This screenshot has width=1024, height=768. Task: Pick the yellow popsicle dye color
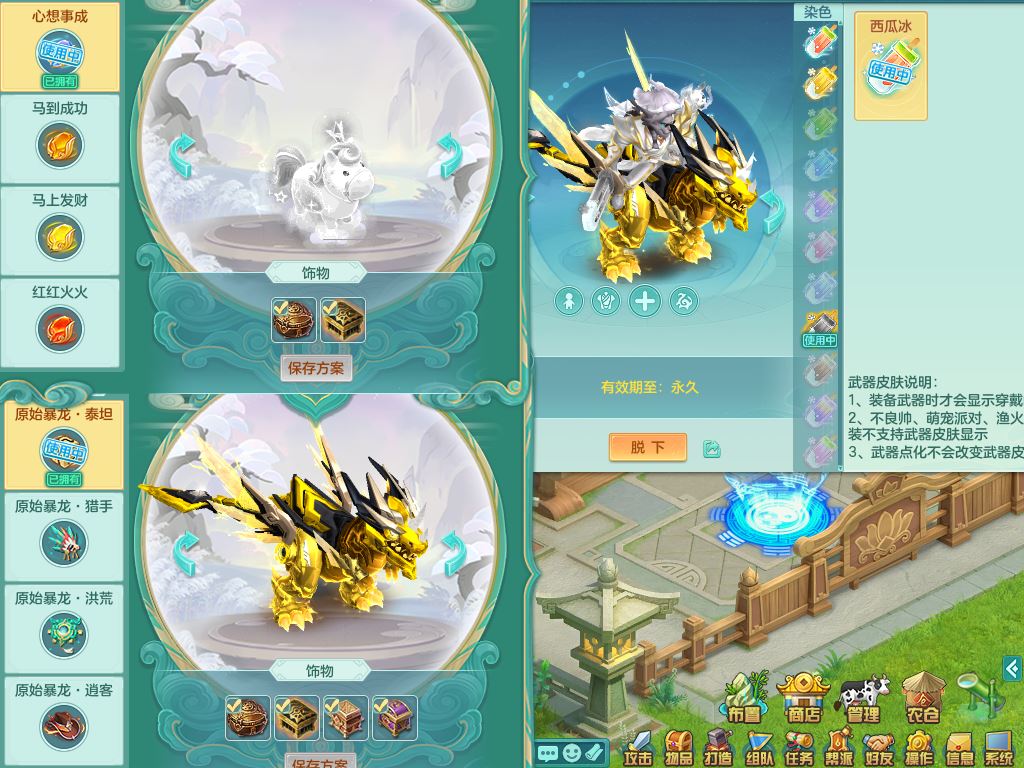[820, 83]
